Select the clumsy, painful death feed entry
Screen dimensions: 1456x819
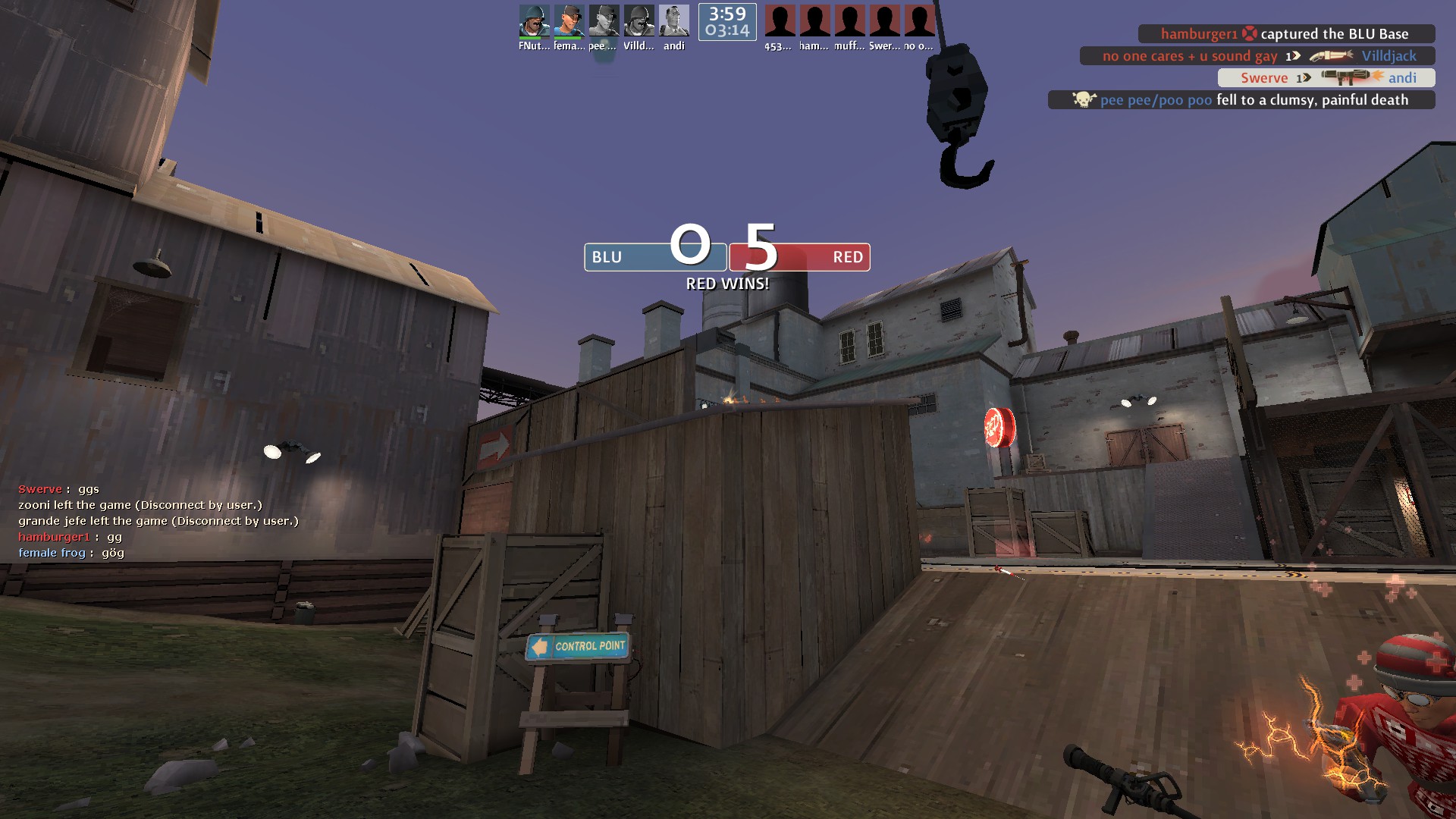[1241, 100]
